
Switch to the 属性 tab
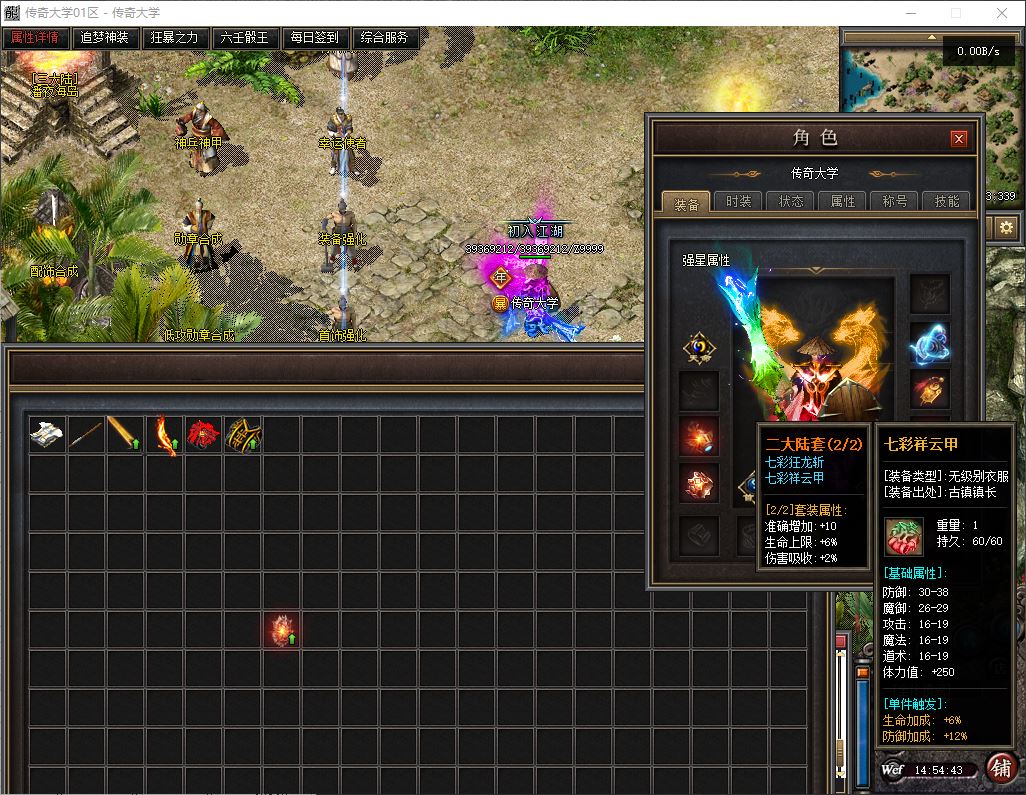pyautogui.click(x=843, y=201)
